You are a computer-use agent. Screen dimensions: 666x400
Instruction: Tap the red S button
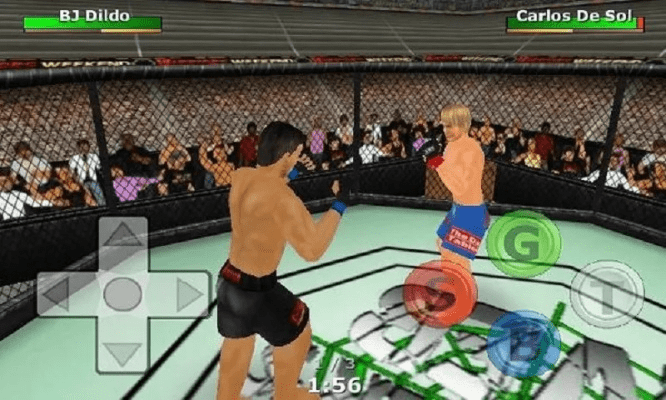coord(439,295)
